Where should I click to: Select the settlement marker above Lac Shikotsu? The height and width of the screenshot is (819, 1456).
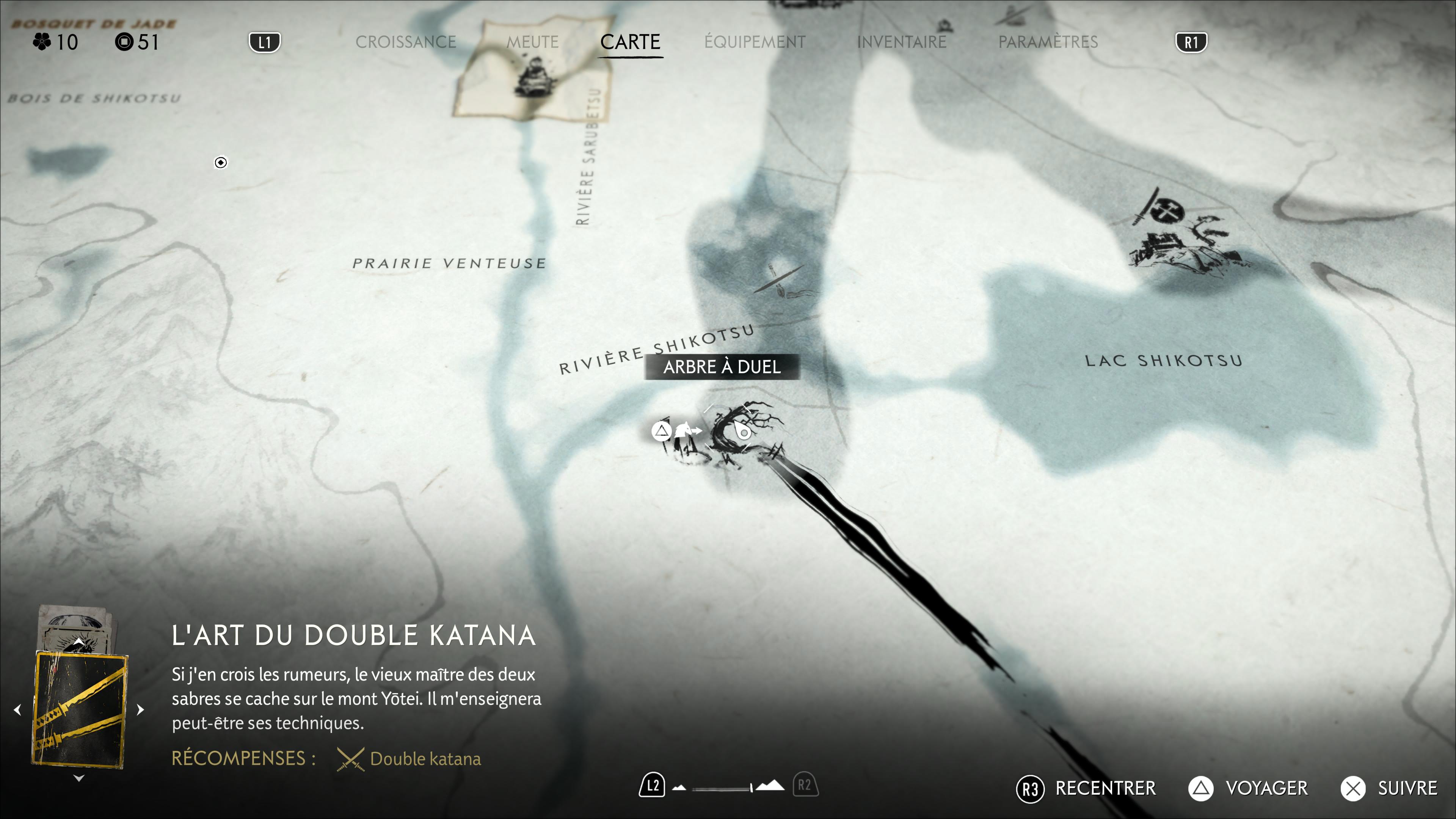tap(1181, 237)
